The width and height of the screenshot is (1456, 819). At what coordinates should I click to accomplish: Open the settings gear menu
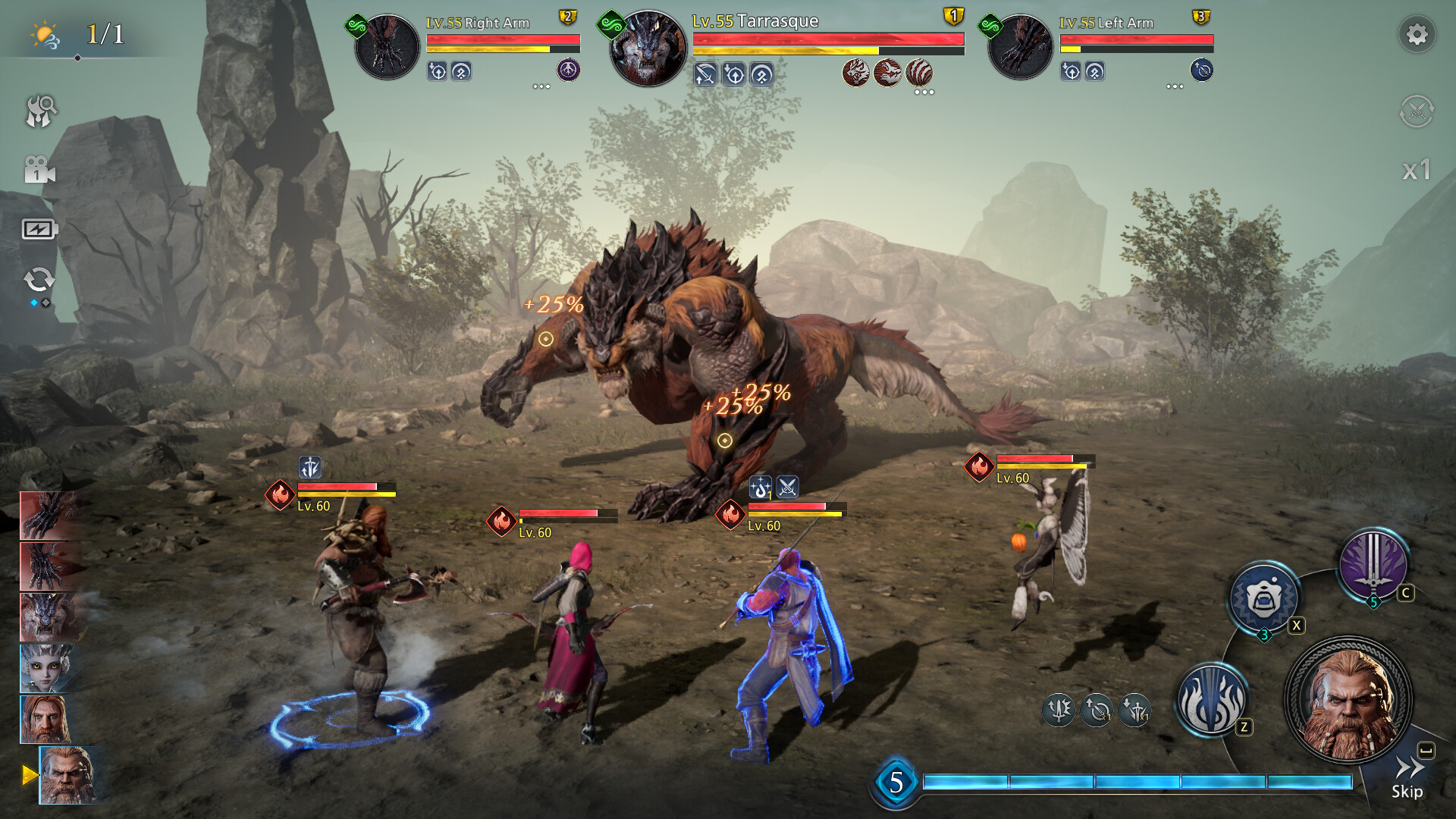point(1416,35)
